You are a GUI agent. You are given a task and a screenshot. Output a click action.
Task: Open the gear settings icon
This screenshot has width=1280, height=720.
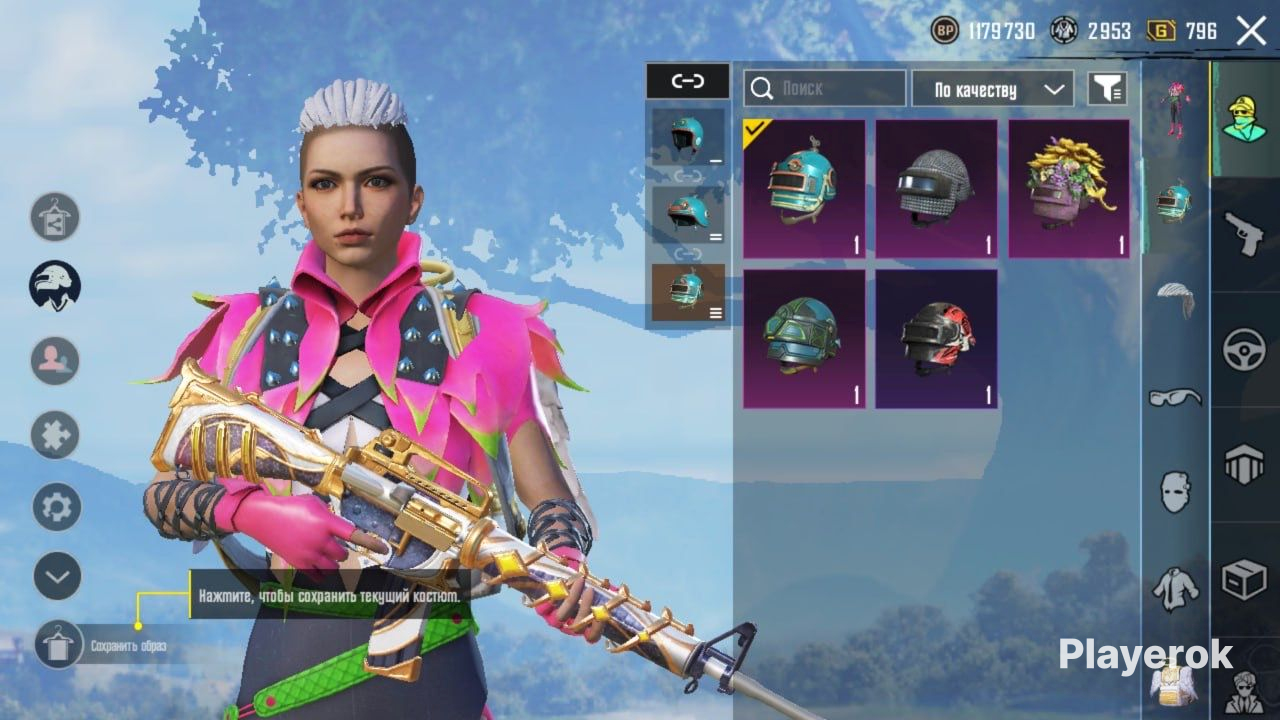pyautogui.click(x=57, y=507)
